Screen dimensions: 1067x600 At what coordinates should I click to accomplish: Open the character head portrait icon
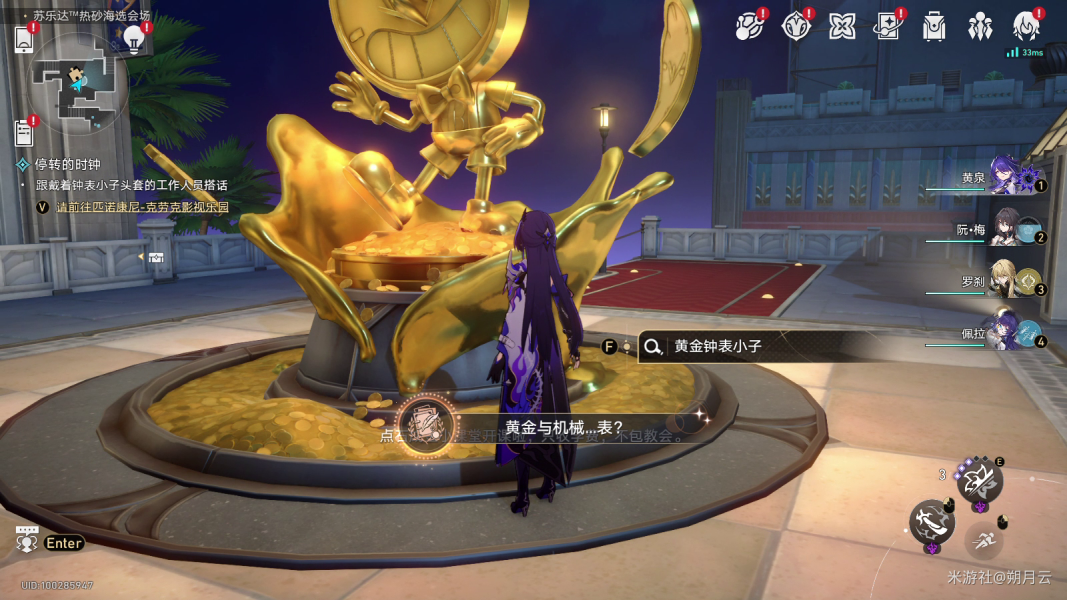coord(1026,26)
